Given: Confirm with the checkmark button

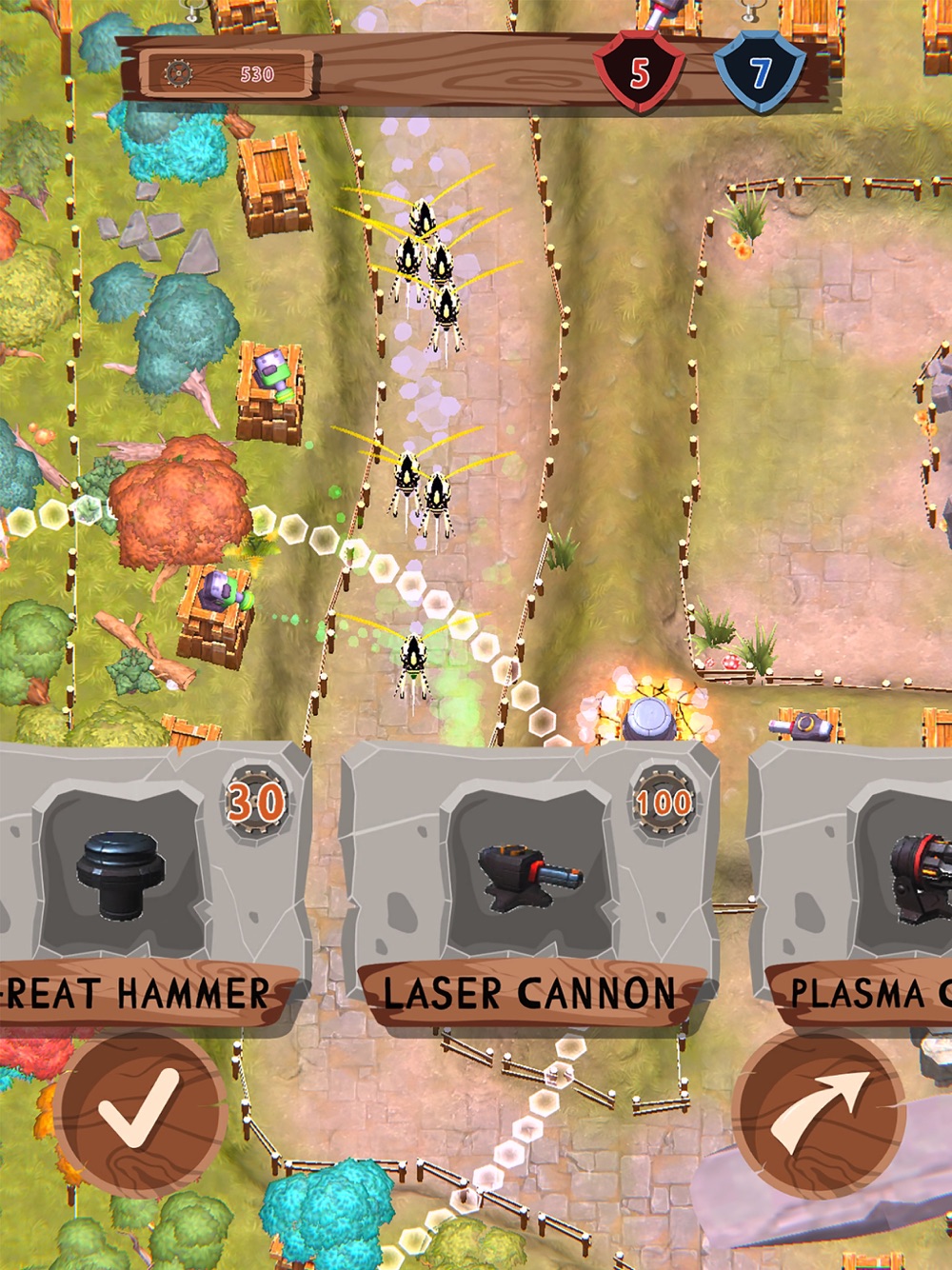Looking at the screenshot, I should click(141, 1110).
